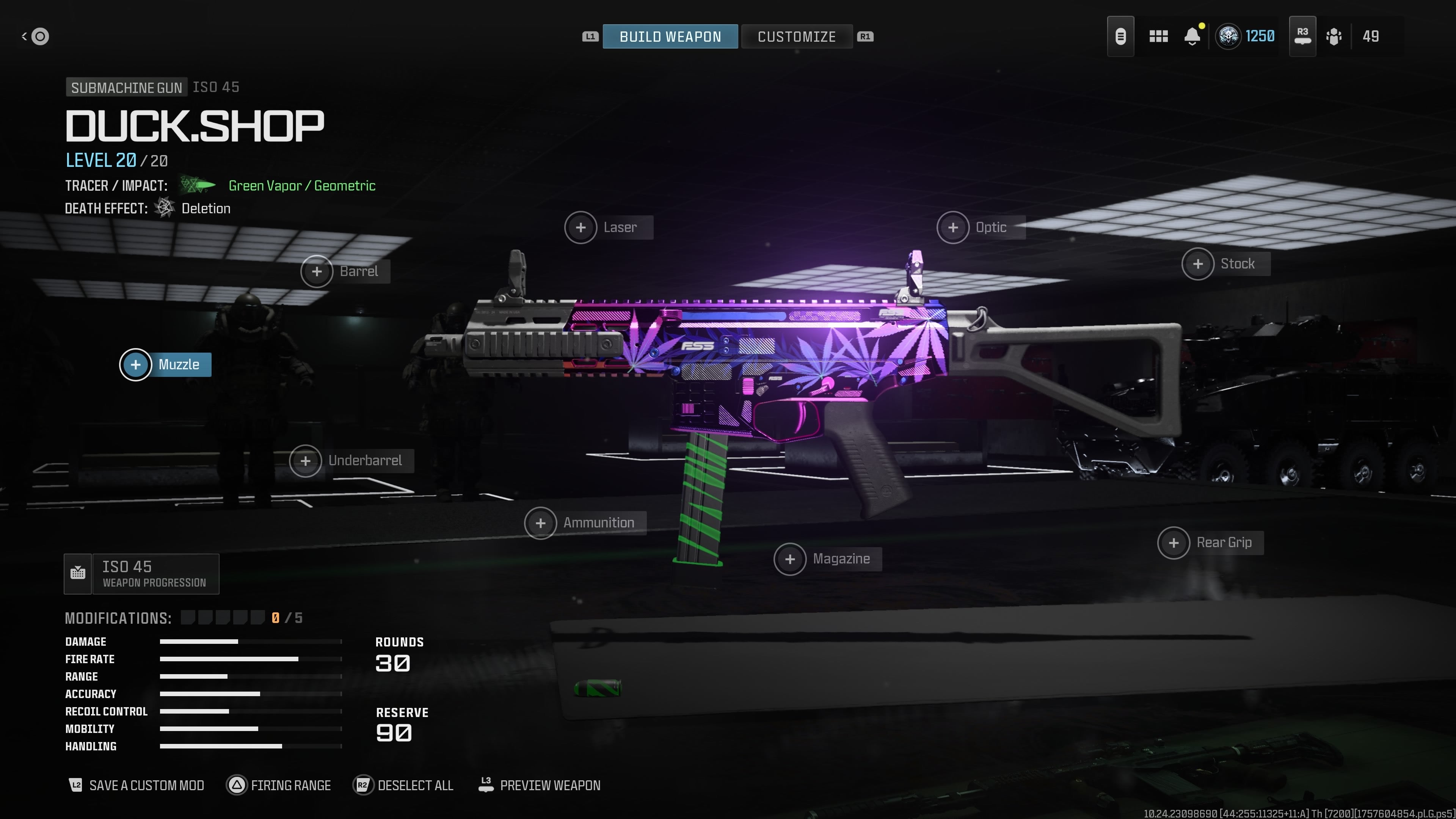The height and width of the screenshot is (819, 1456).
Task: Go back using the top-left arrow
Action: click(x=35, y=37)
